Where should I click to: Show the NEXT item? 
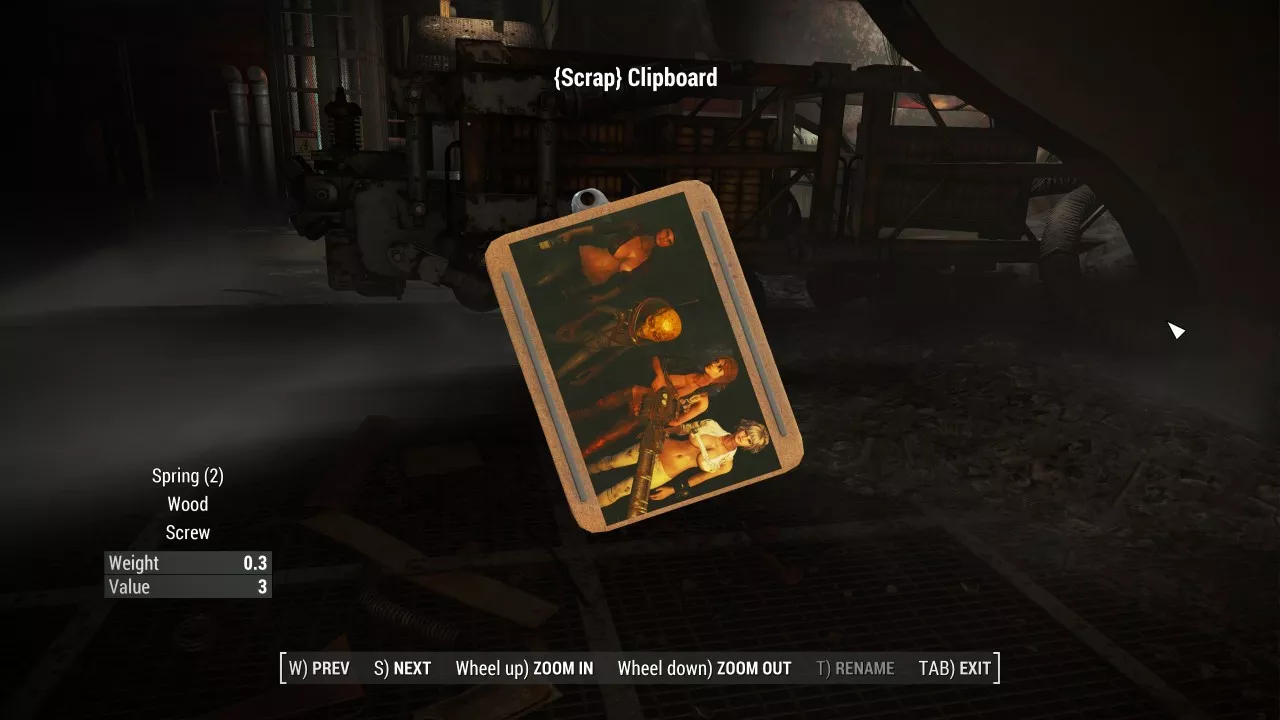(x=403, y=668)
